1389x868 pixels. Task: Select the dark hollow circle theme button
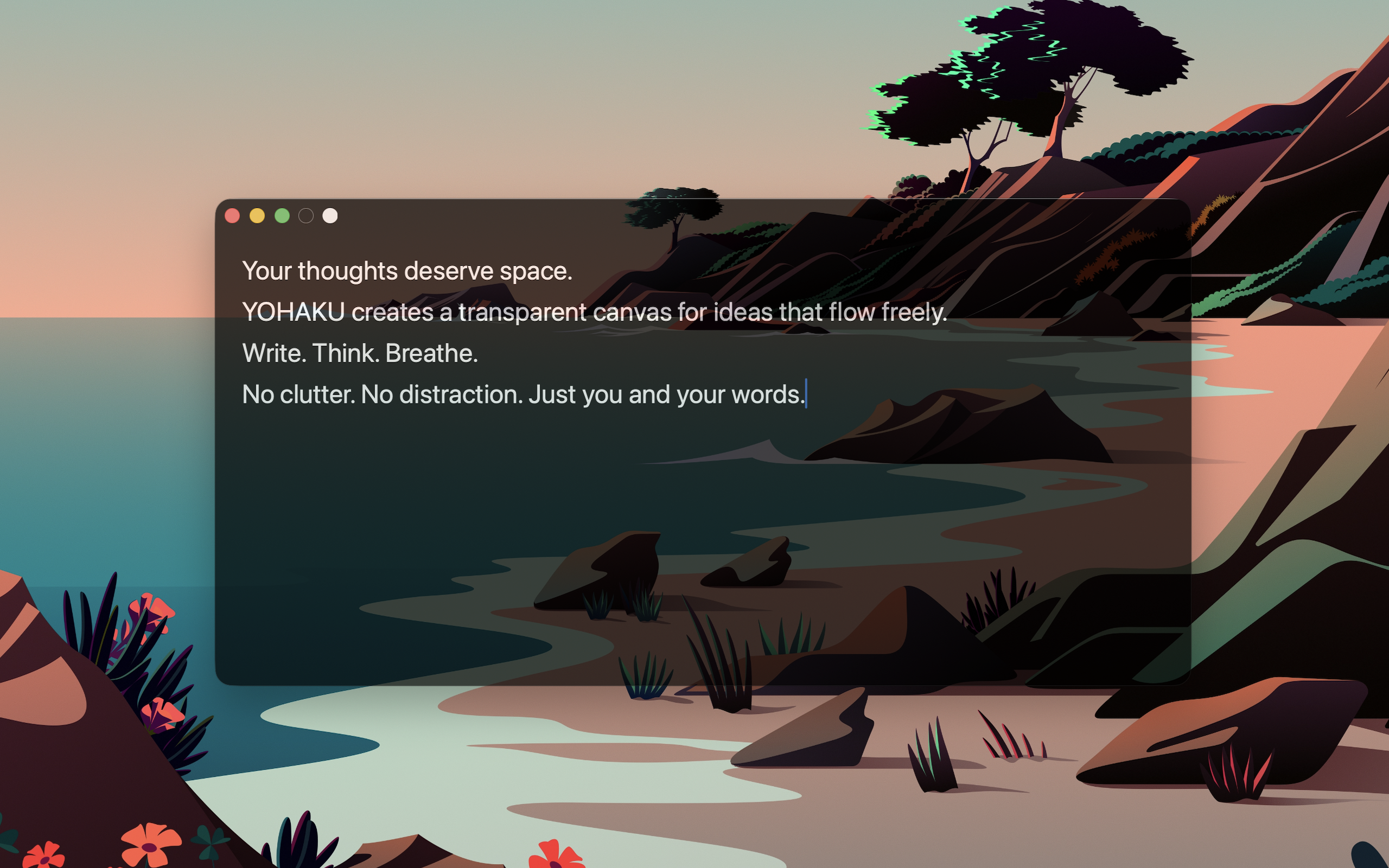click(306, 216)
